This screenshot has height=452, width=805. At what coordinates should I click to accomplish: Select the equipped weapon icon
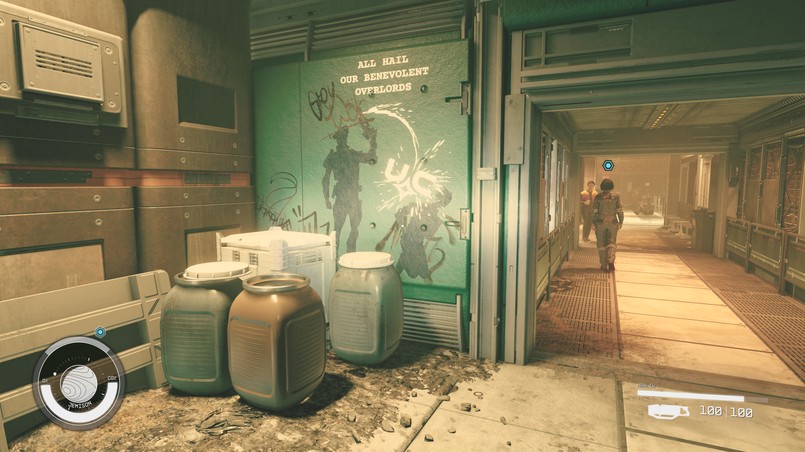point(668,411)
